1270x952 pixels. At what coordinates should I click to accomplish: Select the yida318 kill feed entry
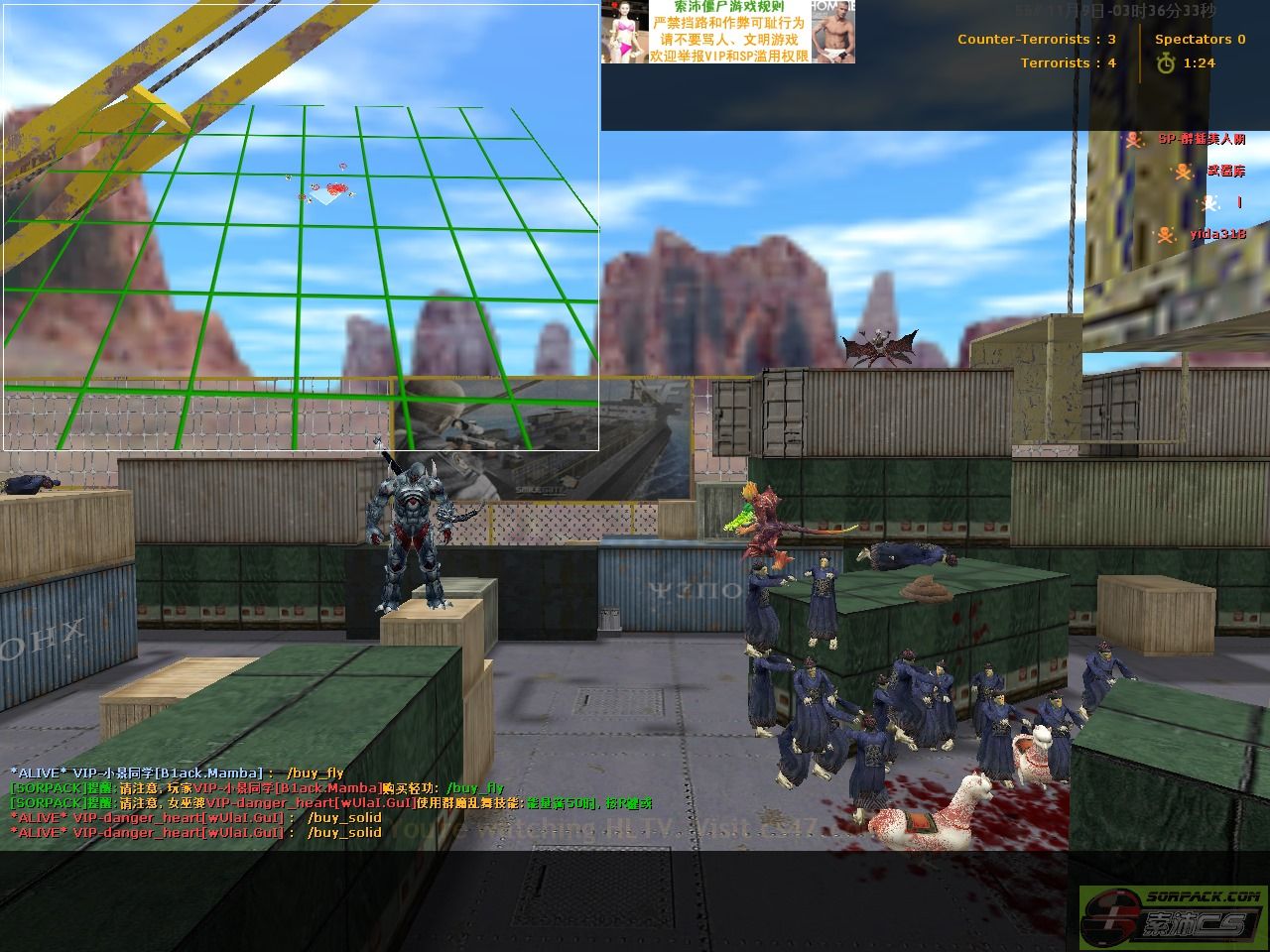[x=1200, y=234]
